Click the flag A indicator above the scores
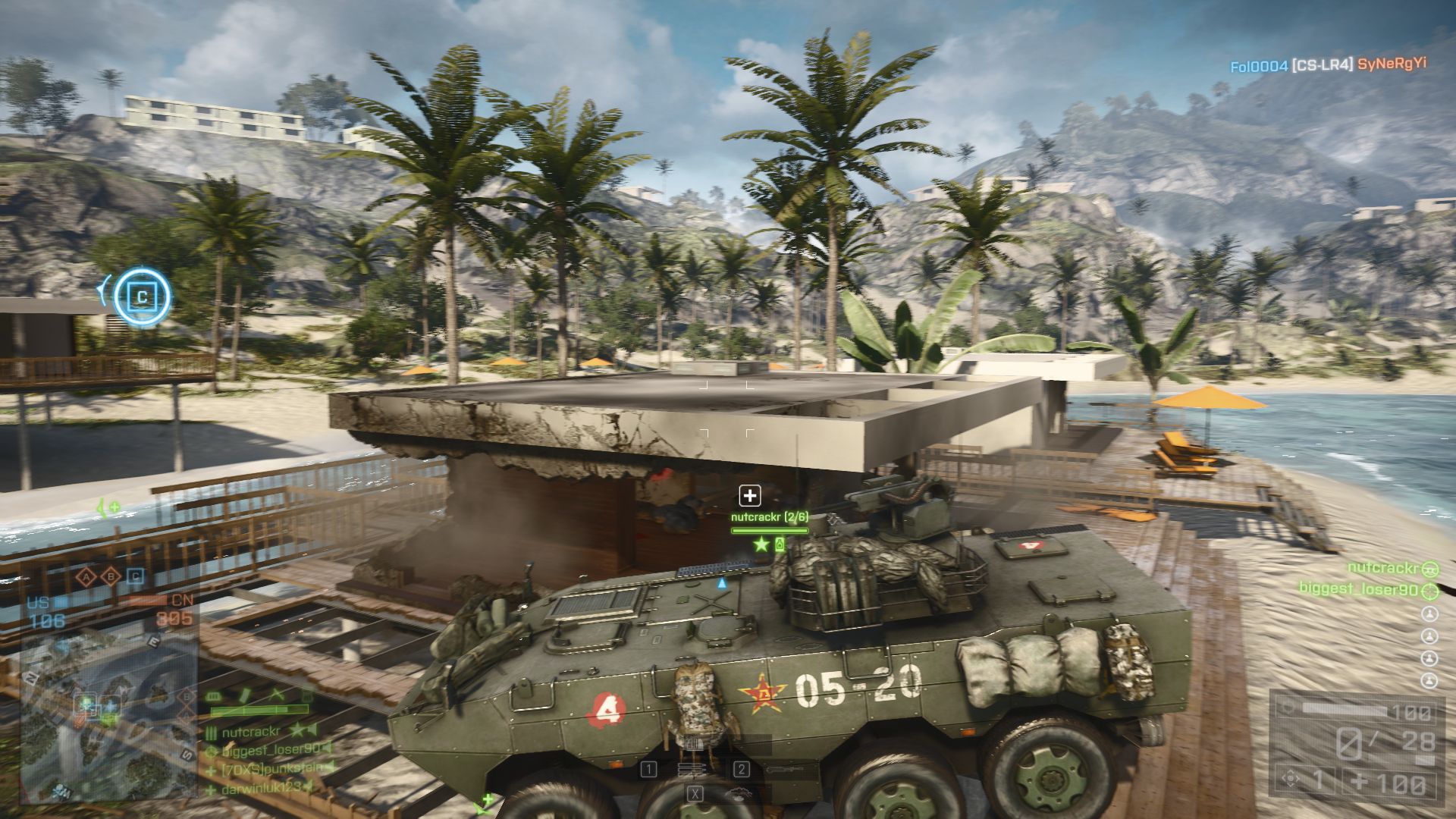This screenshot has width=1456, height=819. [87, 577]
